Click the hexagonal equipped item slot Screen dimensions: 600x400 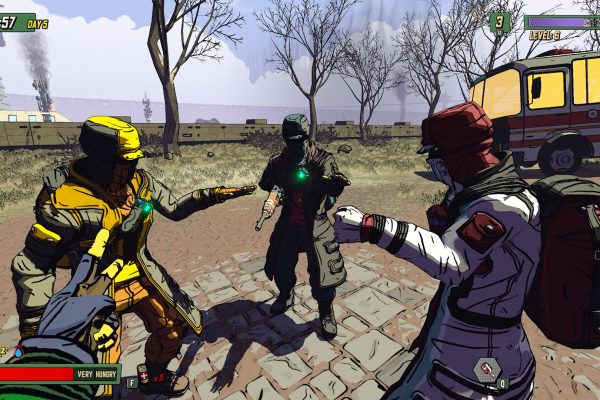click(486, 370)
